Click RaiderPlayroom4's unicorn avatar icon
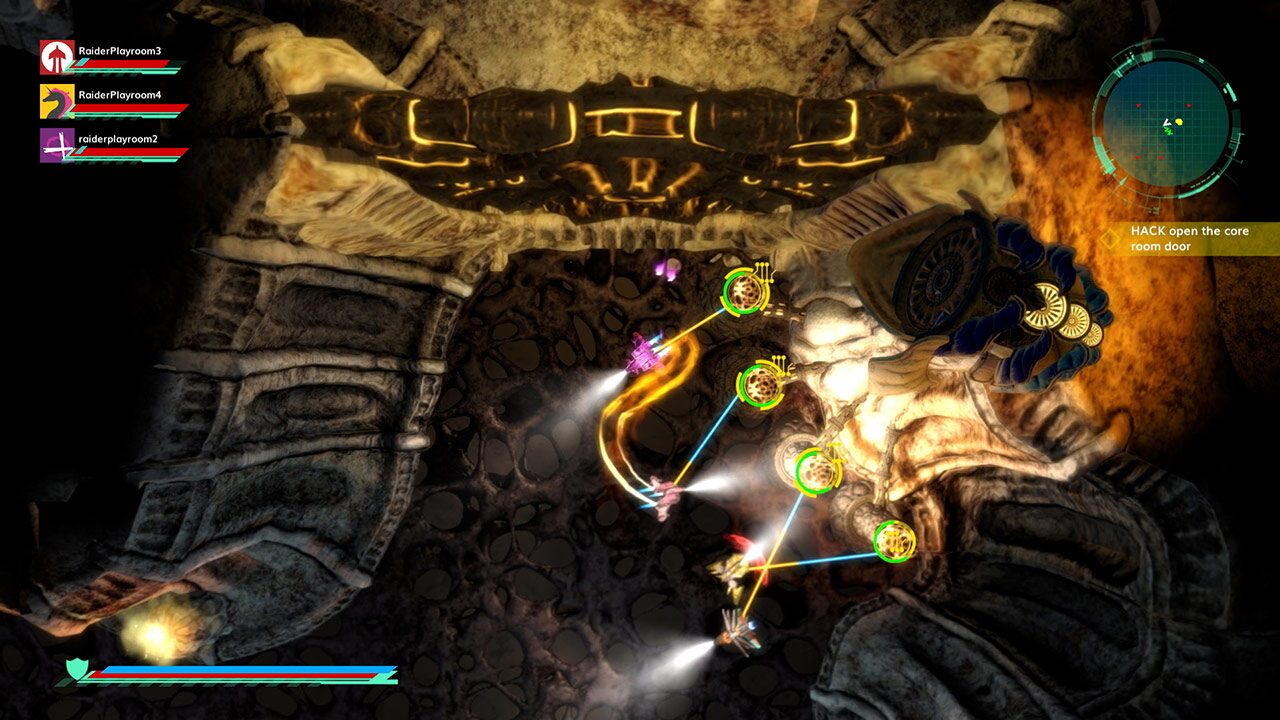Screen dimensions: 1280x720 [x=55, y=100]
